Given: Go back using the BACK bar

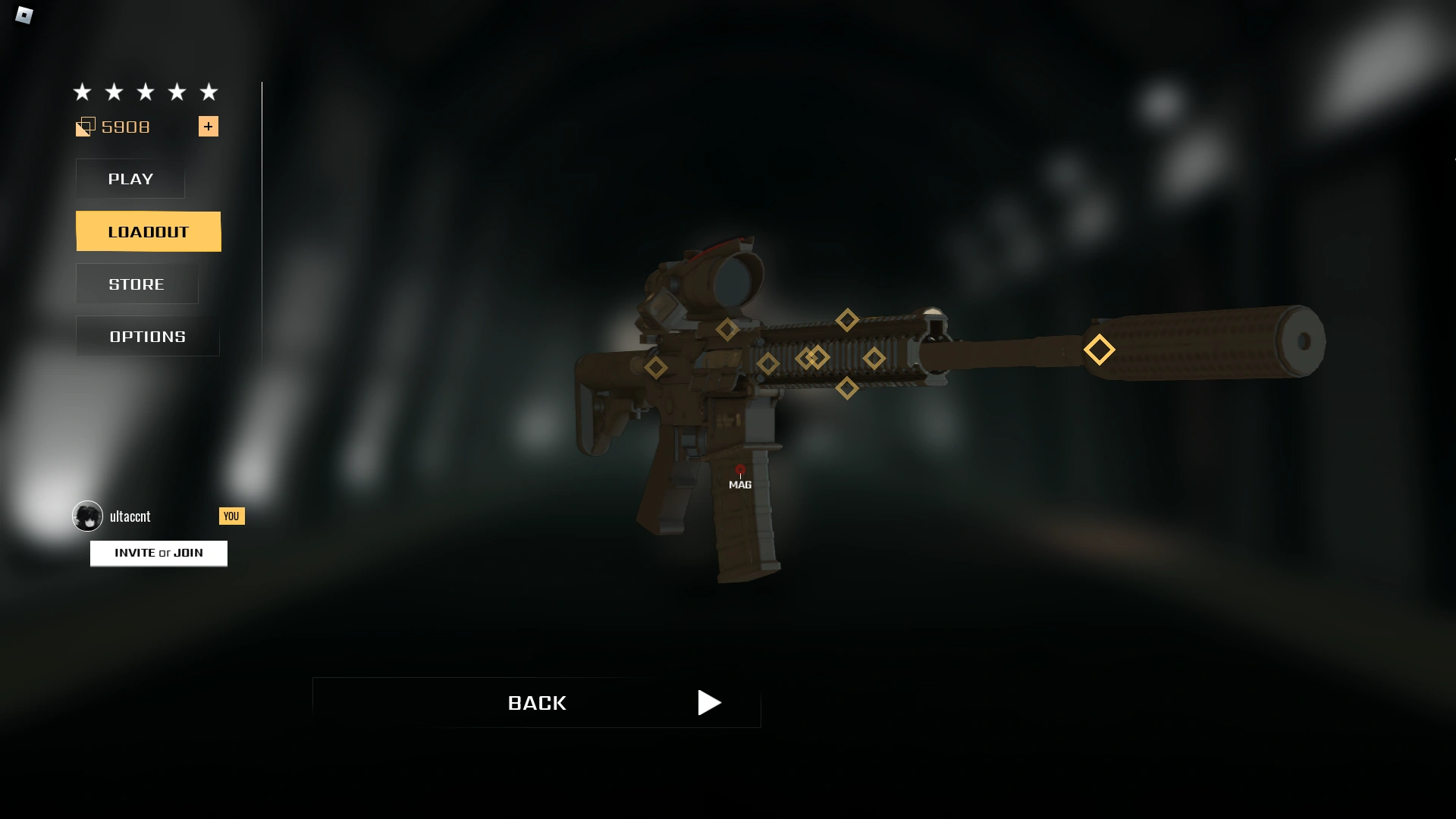Looking at the screenshot, I should tap(537, 703).
